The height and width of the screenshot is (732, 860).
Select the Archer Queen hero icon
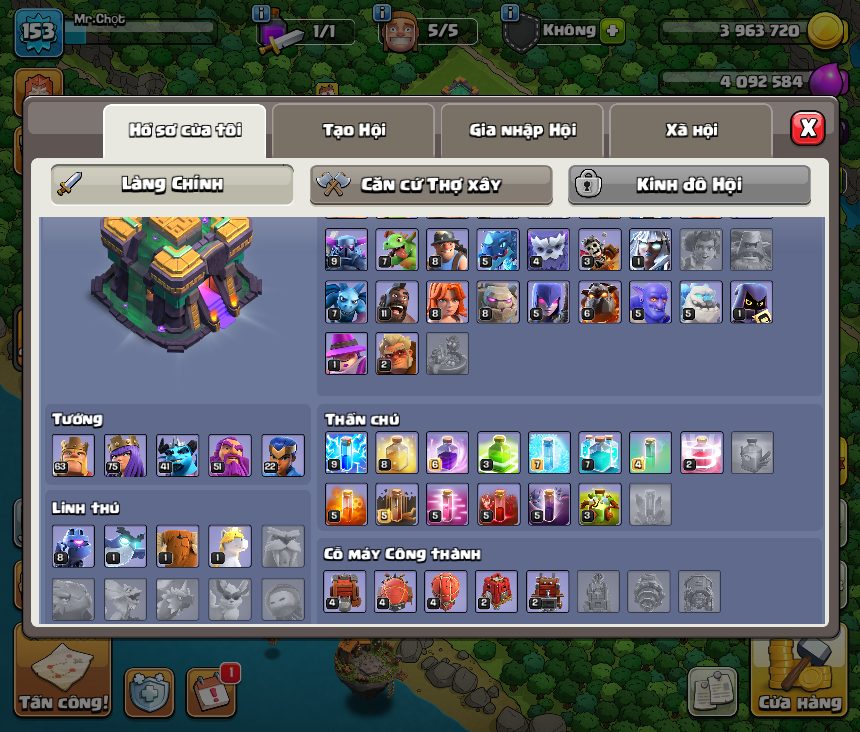point(125,455)
